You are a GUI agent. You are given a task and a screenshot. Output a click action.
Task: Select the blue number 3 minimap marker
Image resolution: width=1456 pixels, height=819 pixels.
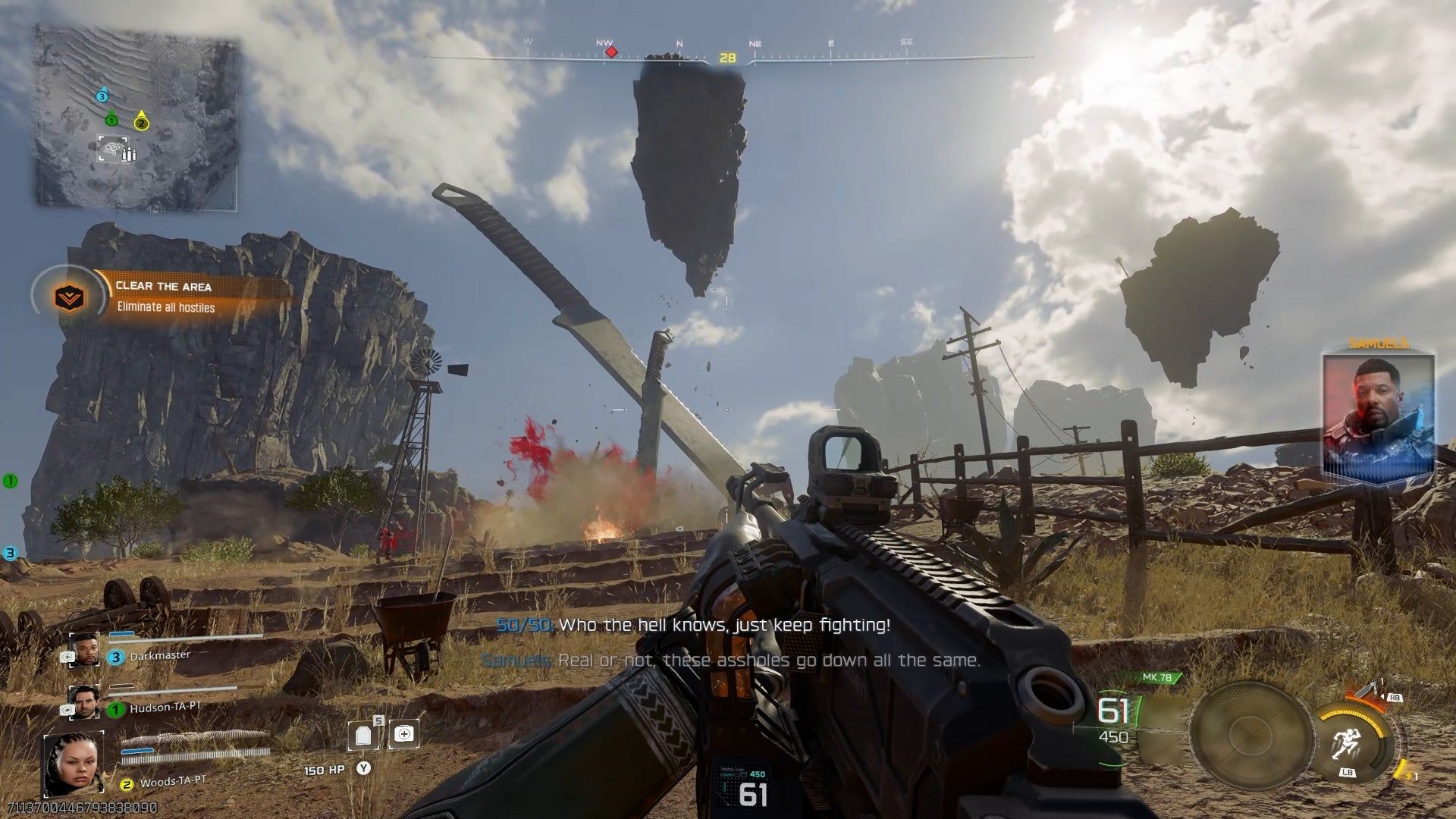click(x=102, y=96)
